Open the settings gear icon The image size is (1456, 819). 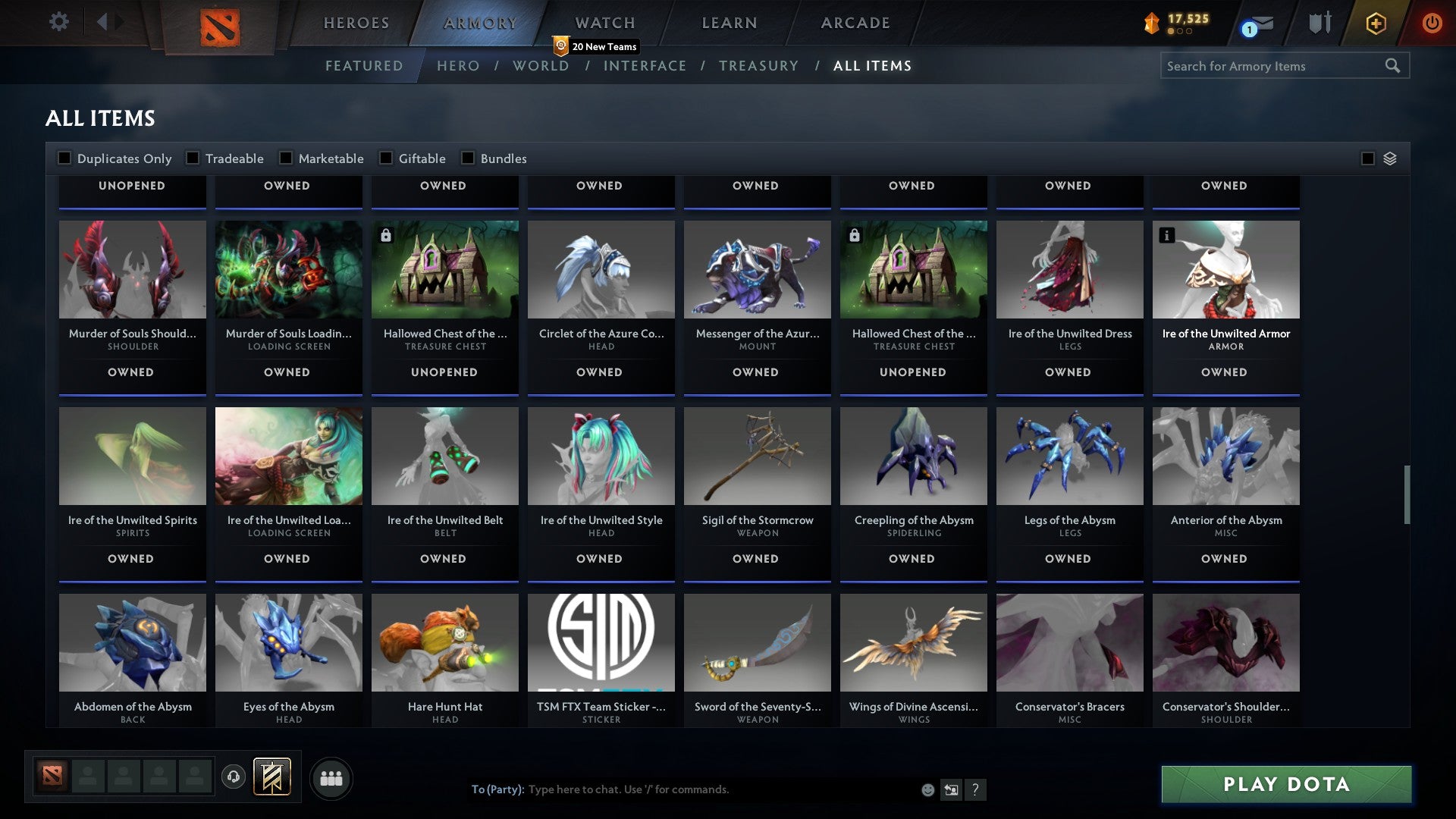tap(58, 22)
